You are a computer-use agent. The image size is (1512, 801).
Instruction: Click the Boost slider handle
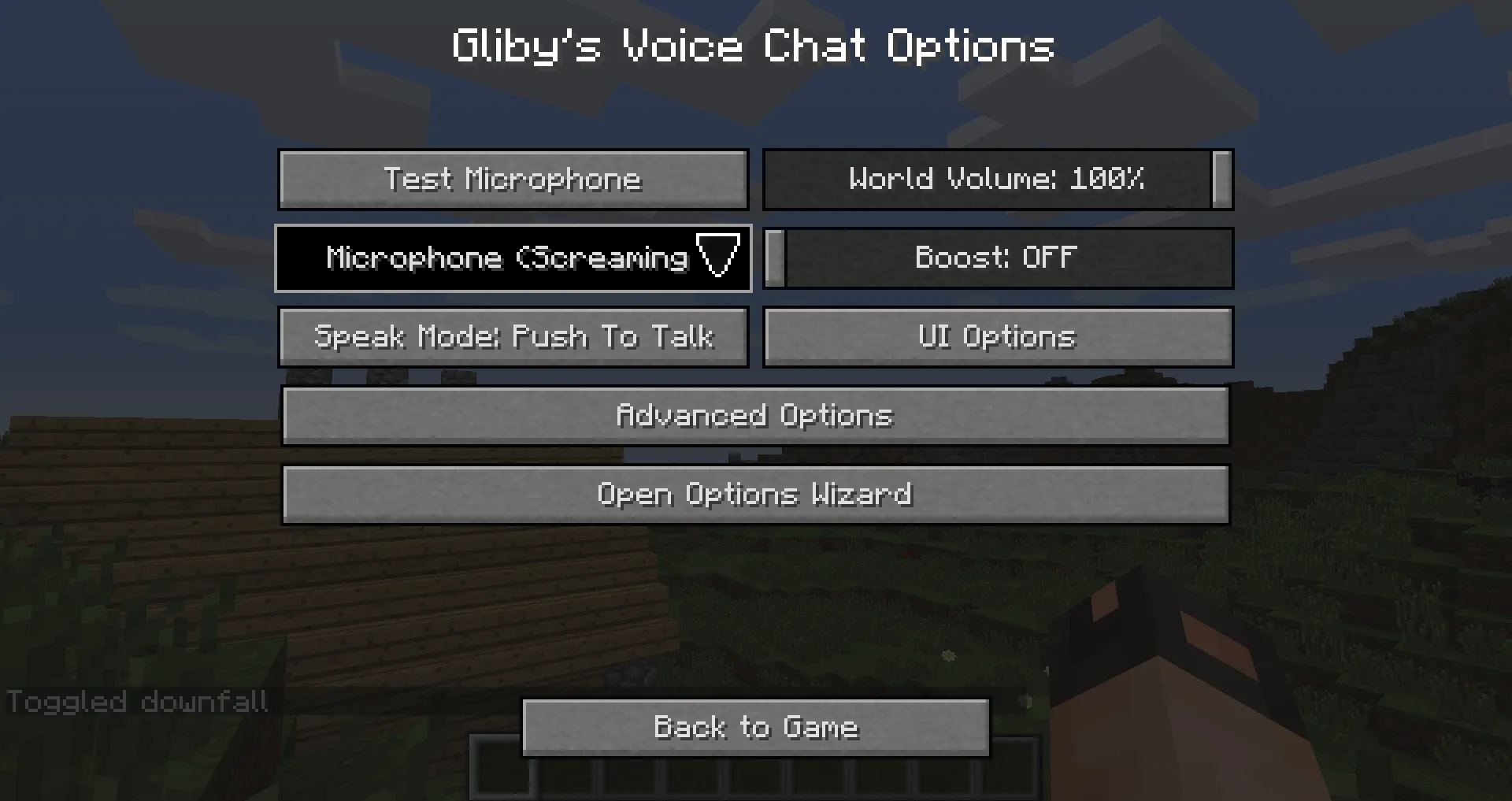click(x=773, y=258)
